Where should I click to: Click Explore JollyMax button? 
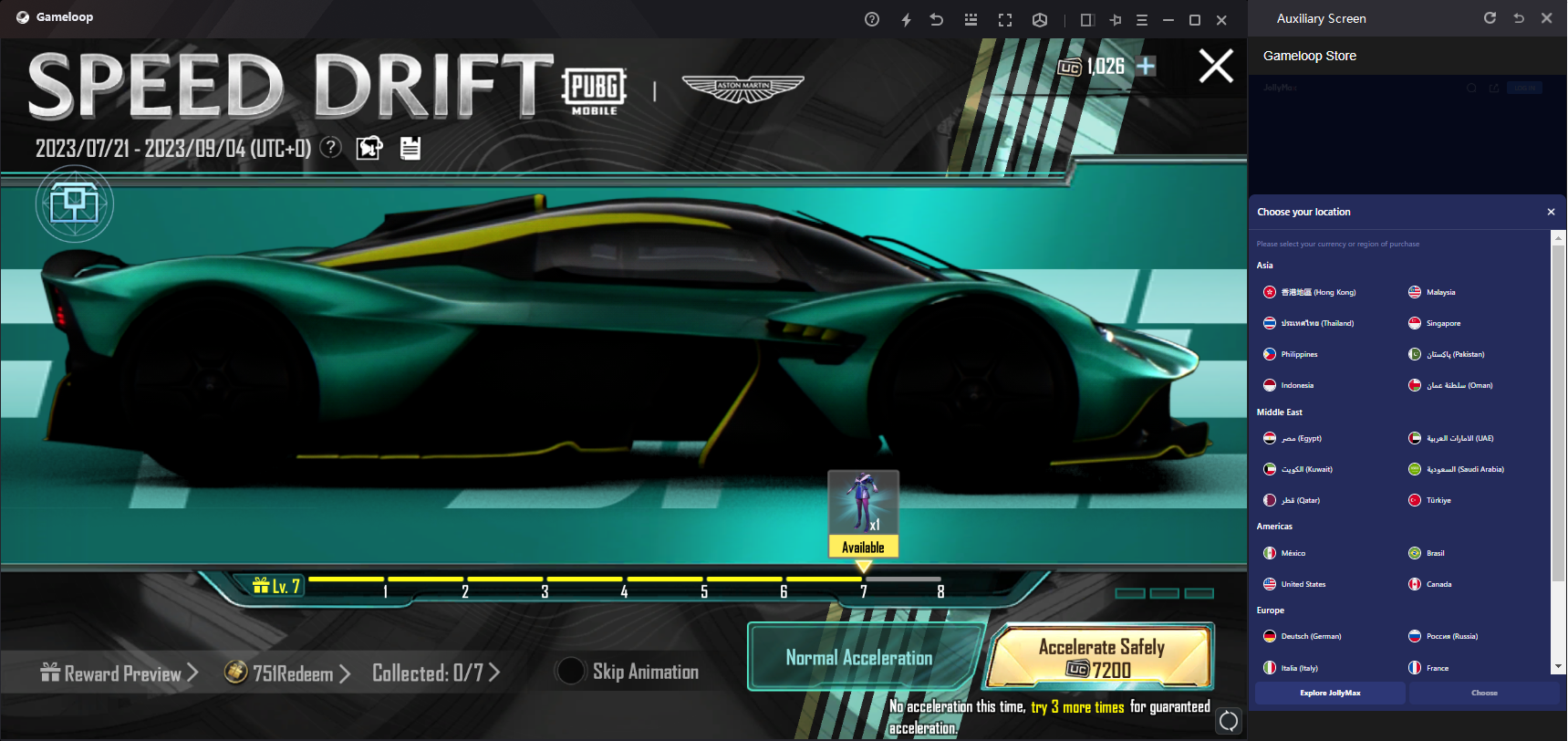coord(1330,693)
